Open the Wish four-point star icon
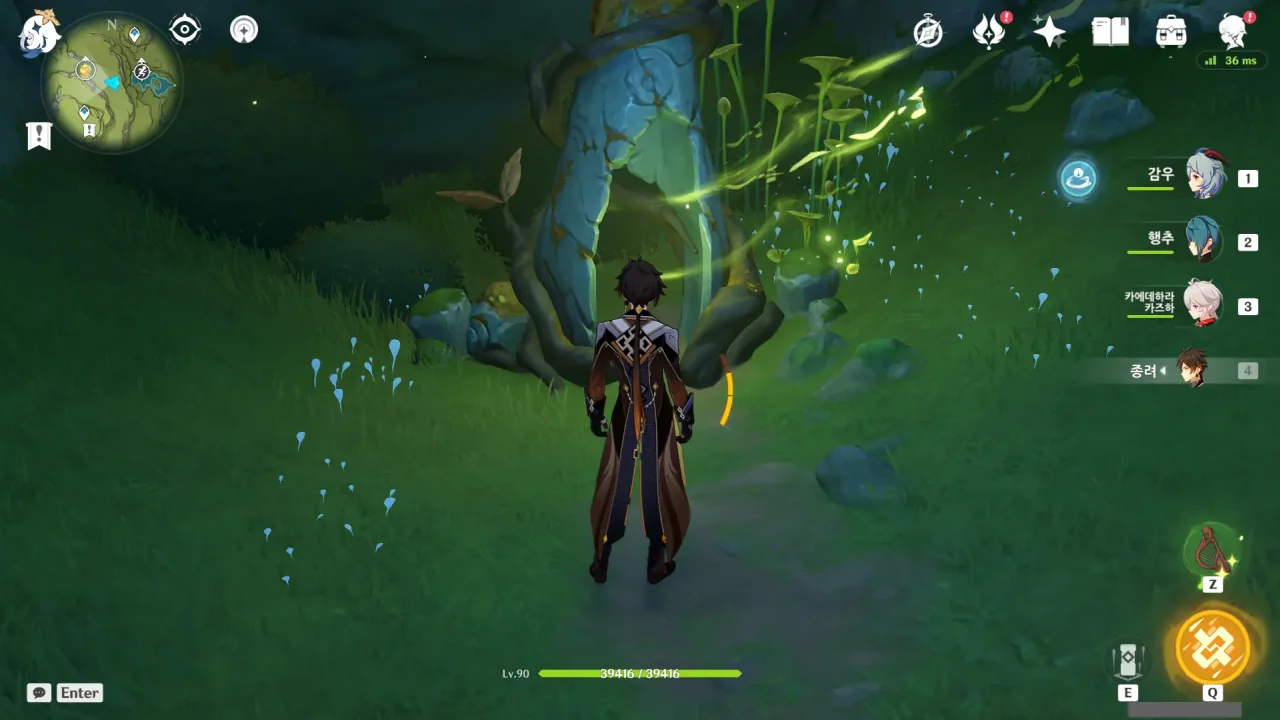 pos(1049,32)
